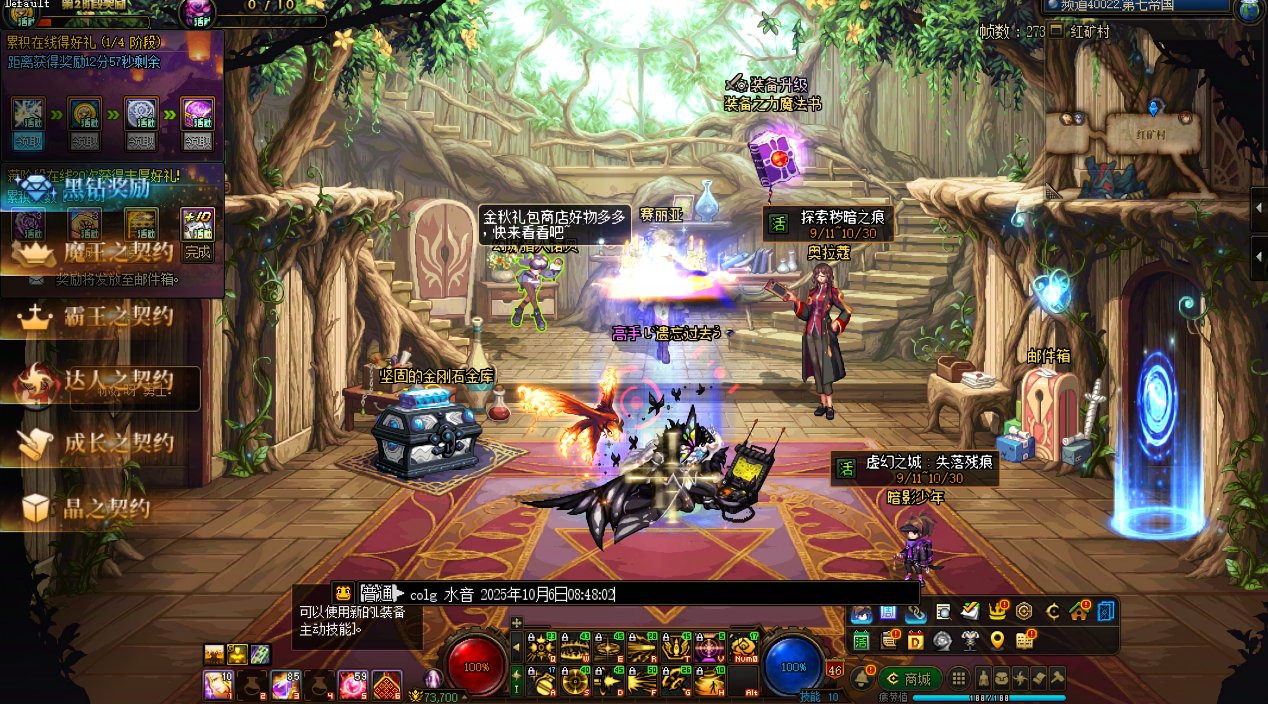Open the house icon with alert badge
1268x704 pixels.
[1078, 611]
